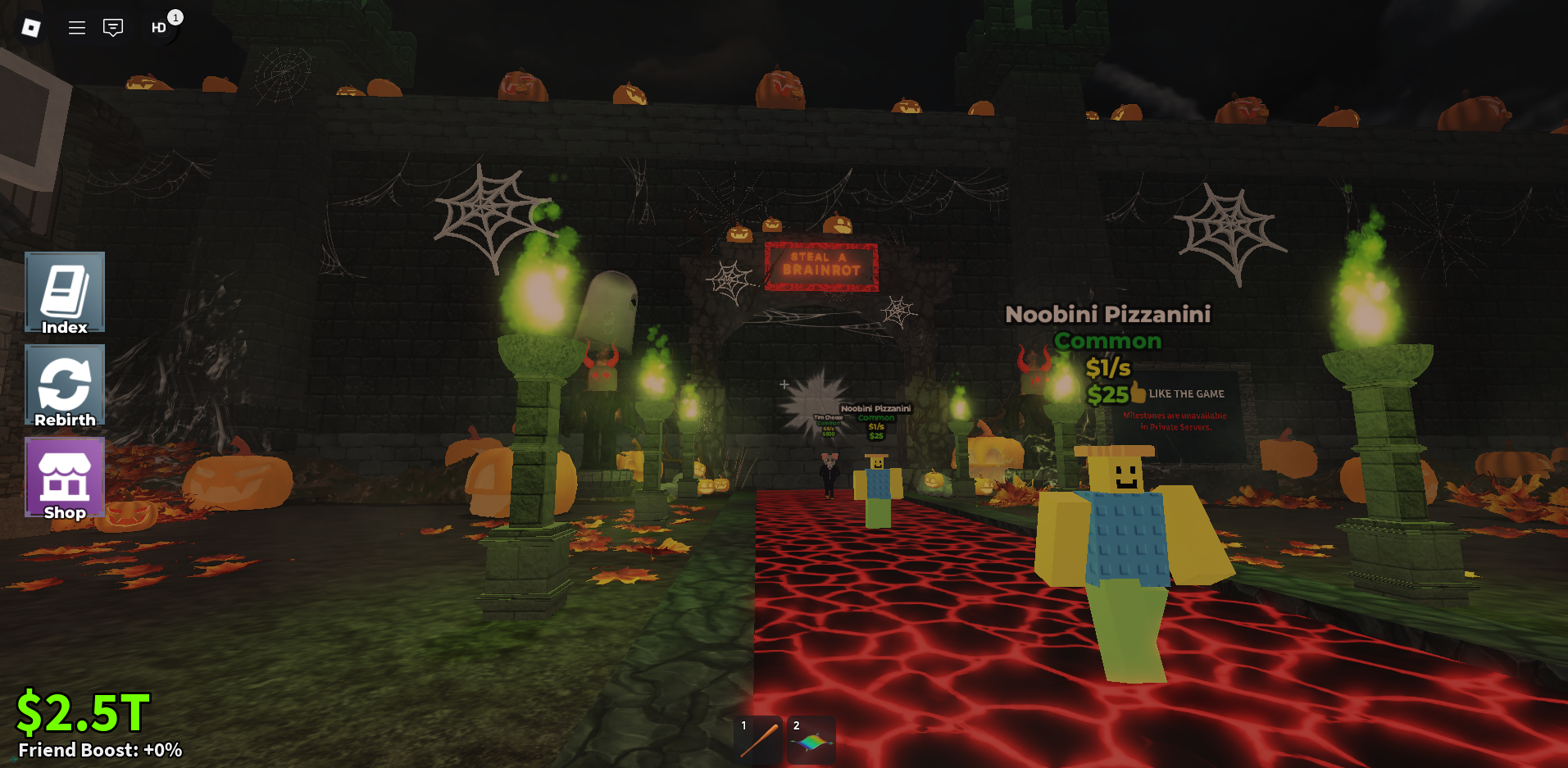Equip the rainbow carpet in hotbar slot 2
Screen dimensions: 1568x768
810,738
